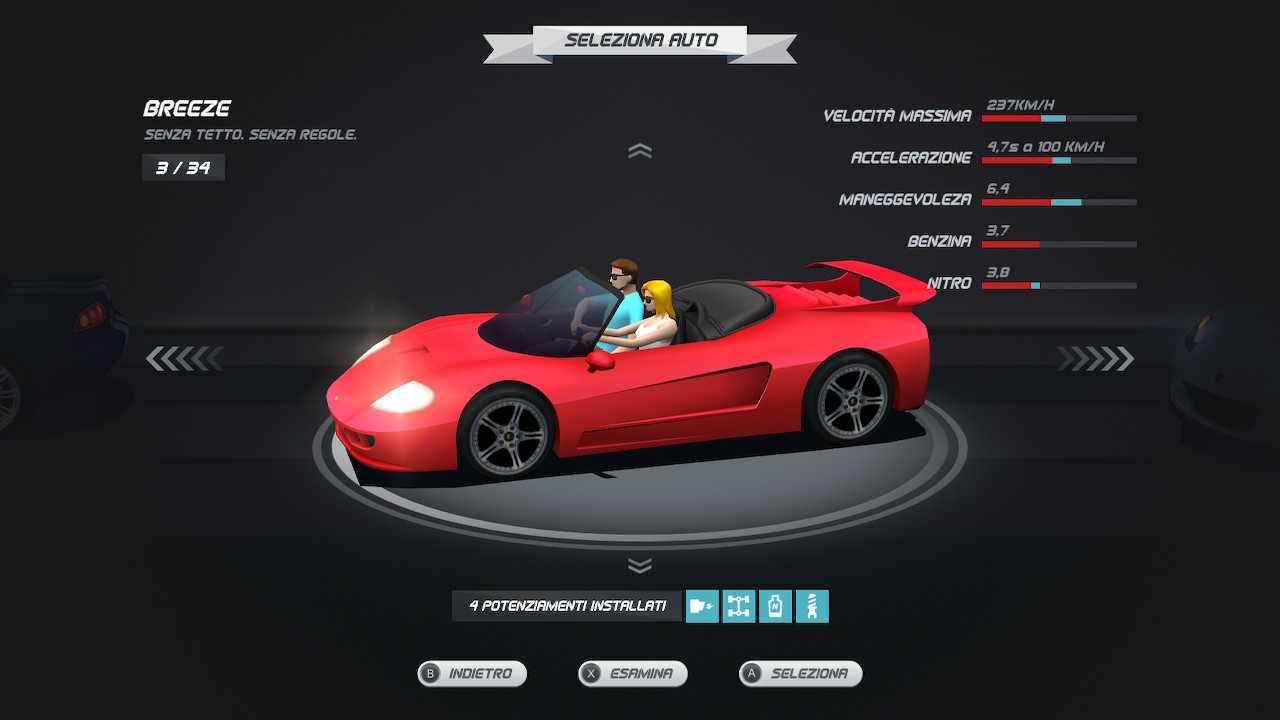1280x720 pixels.
Task: Select the chassis drivetrain upgrade icon
Action: [739, 606]
